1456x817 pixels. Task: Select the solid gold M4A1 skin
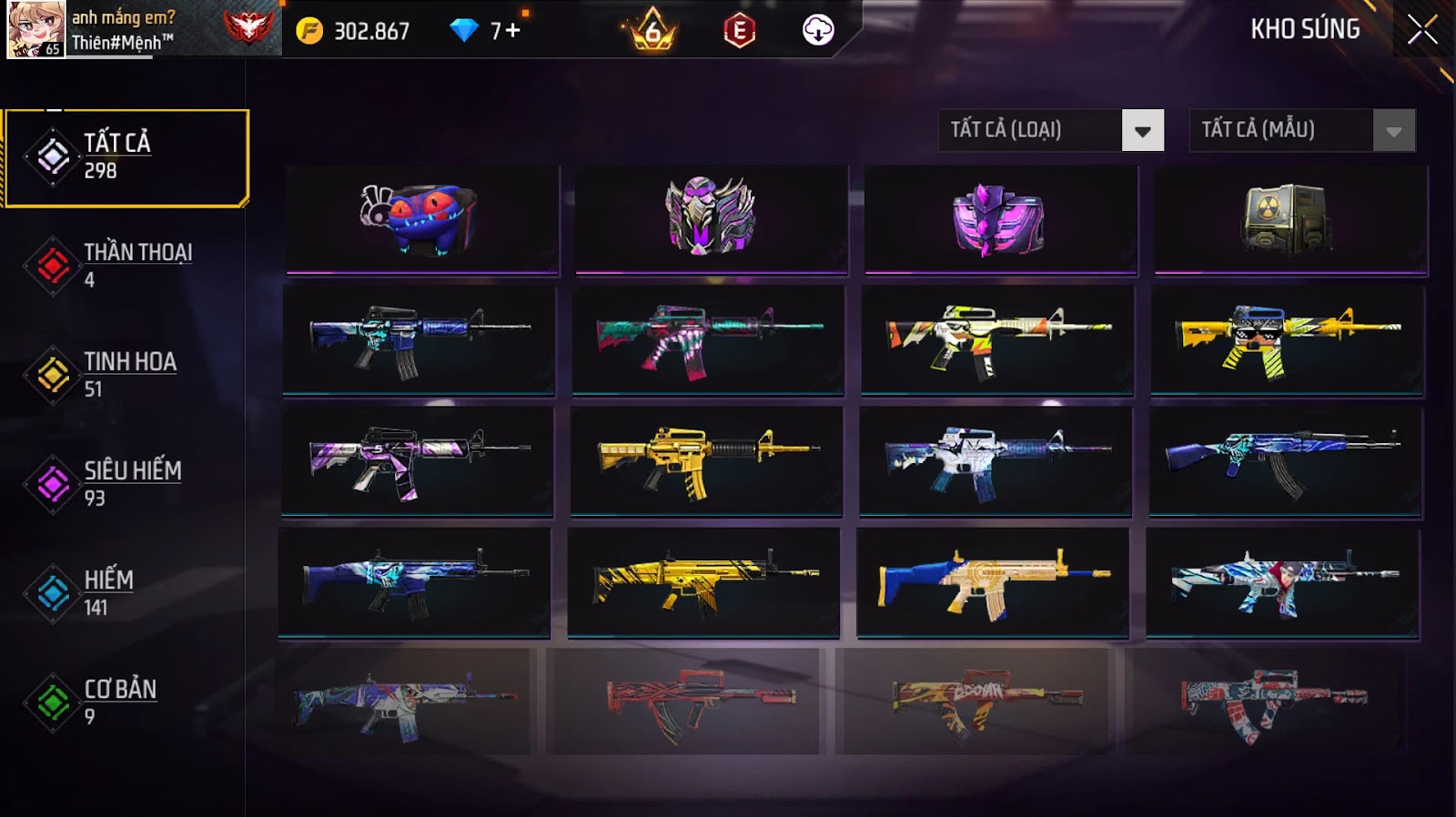[x=707, y=460]
